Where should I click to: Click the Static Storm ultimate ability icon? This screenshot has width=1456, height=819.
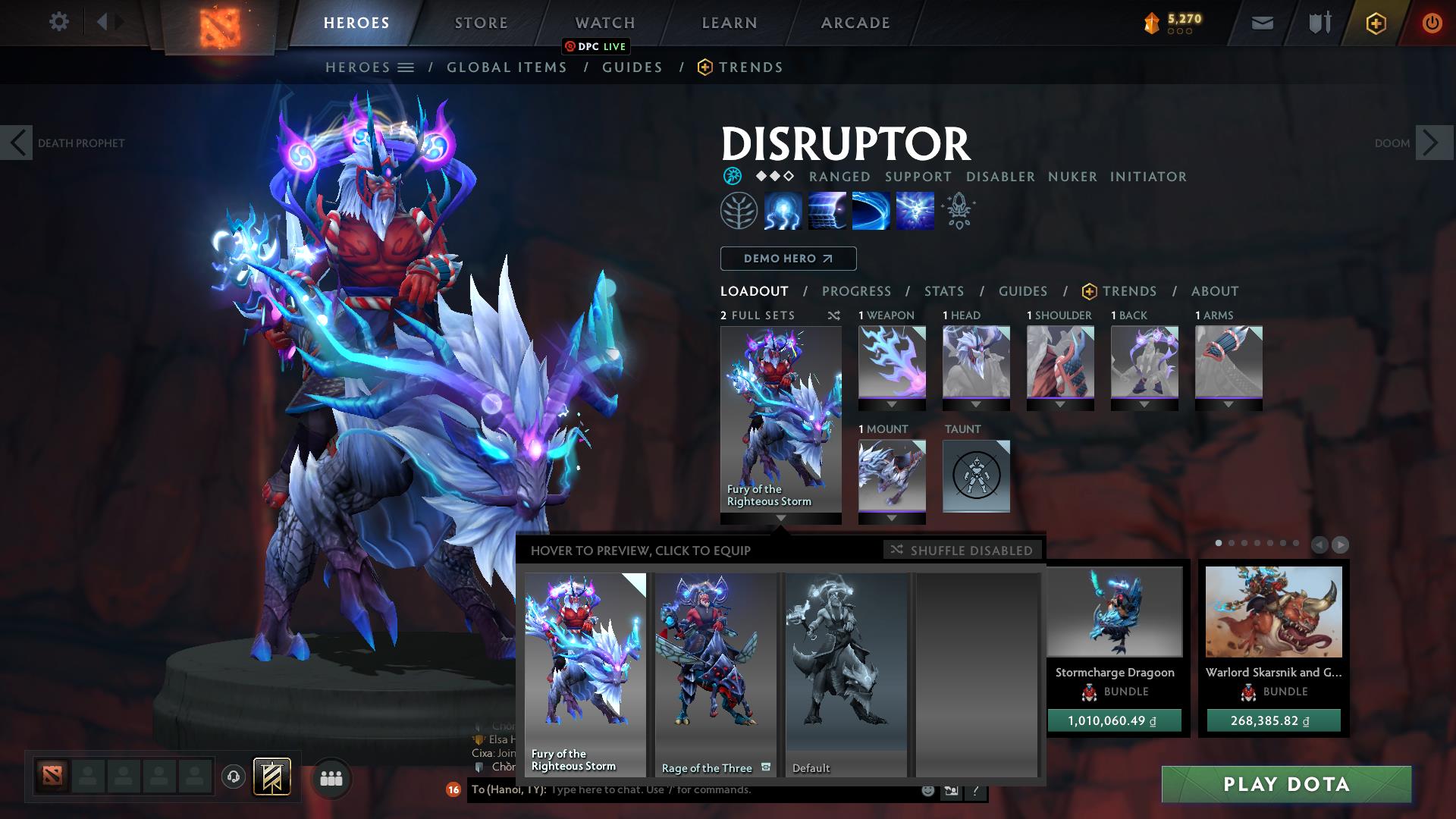(x=916, y=211)
